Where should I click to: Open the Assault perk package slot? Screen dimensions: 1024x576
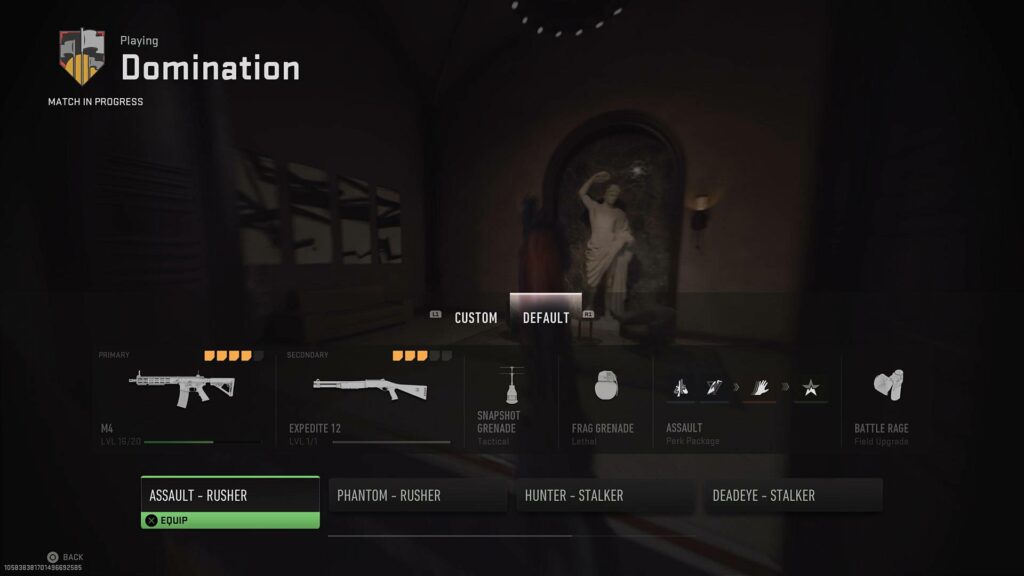(746, 398)
